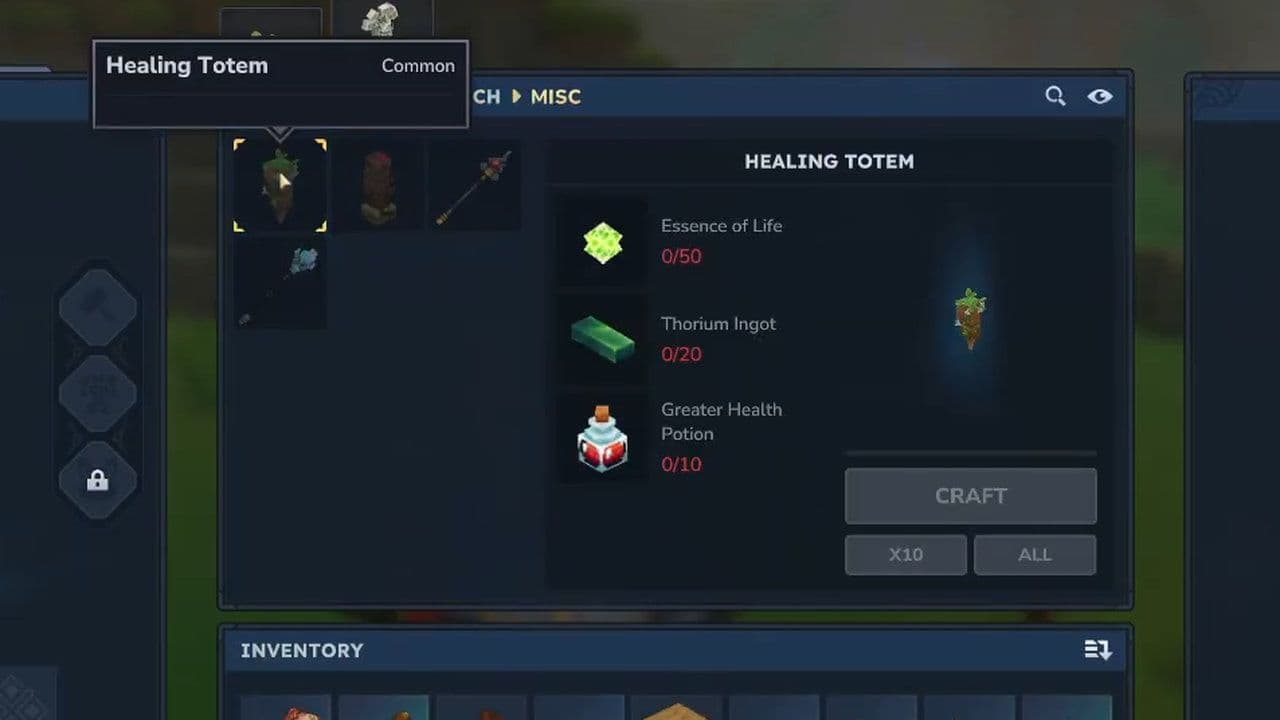This screenshot has height=720, width=1280.
Task: Toggle the eye visibility filter icon
Action: (1100, 96)
